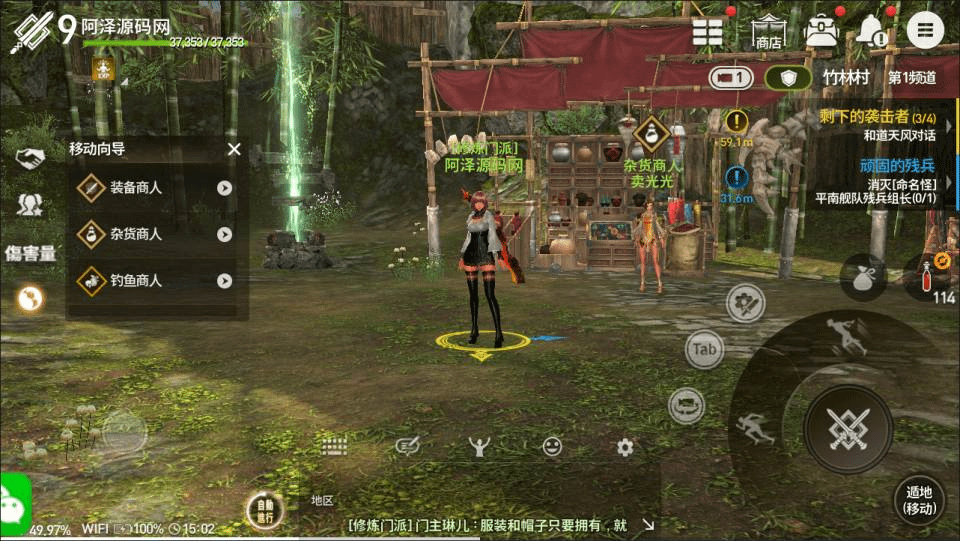Screen dimensions: 960x541
Task: Activate the crossed swords attack button
Action: pos(848,429)
